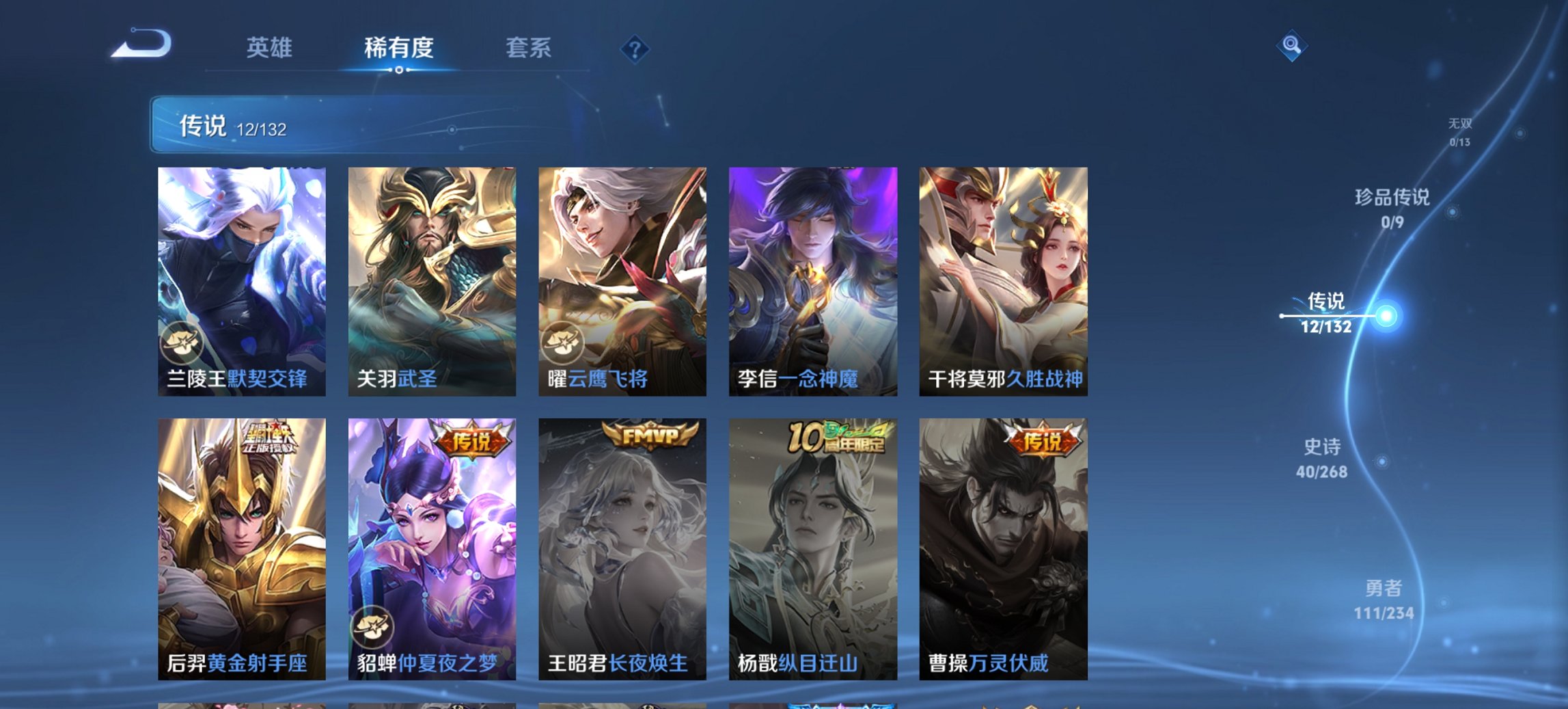
Task: Click the back arrow in top-left corner
Action: [x=140, y=45]
